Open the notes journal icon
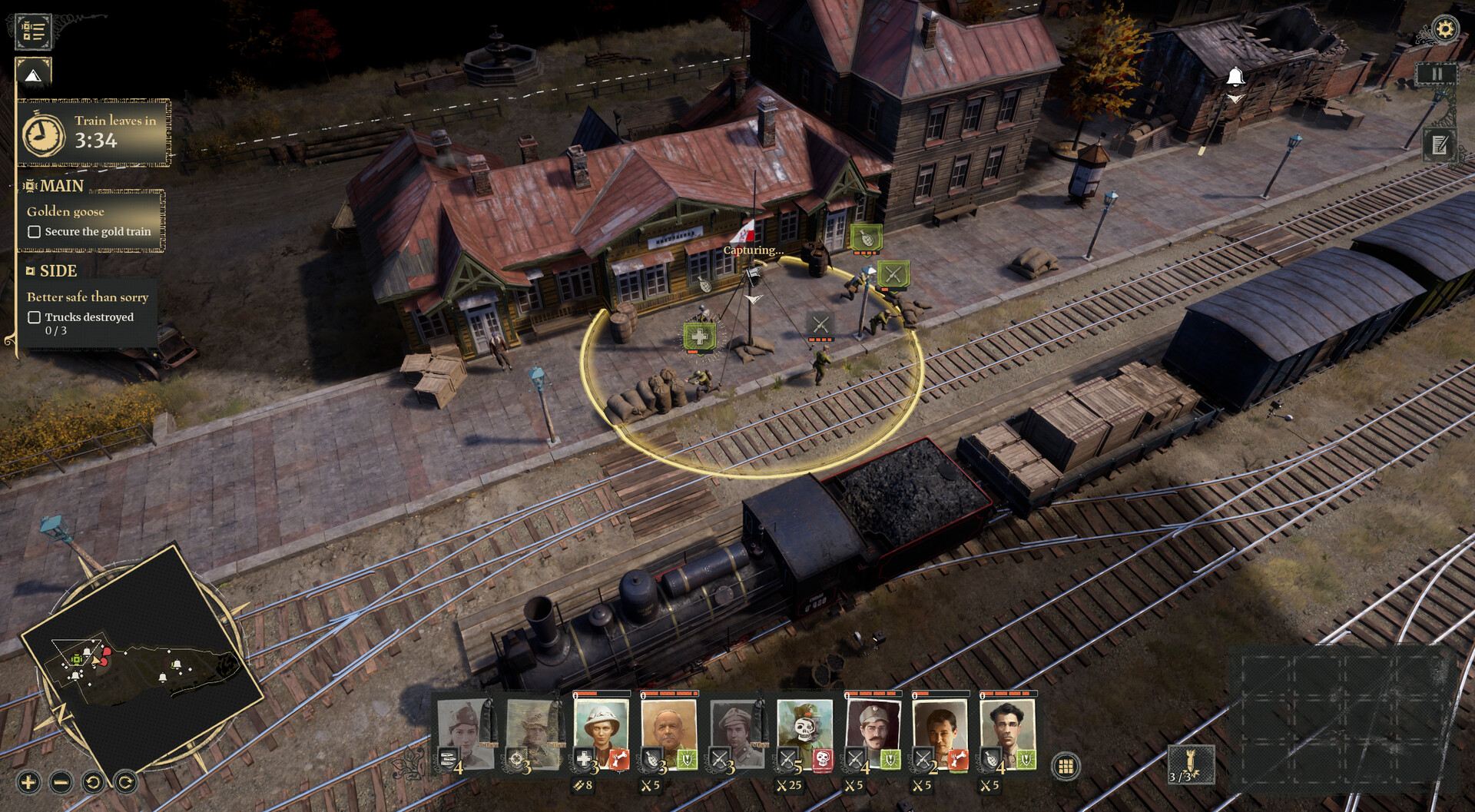 (1439, 144)
